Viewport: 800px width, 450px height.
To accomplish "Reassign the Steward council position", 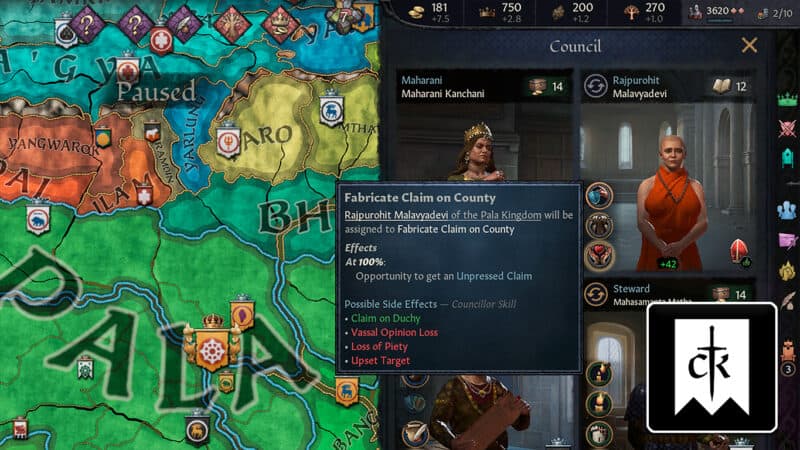I will pos(597,294).
